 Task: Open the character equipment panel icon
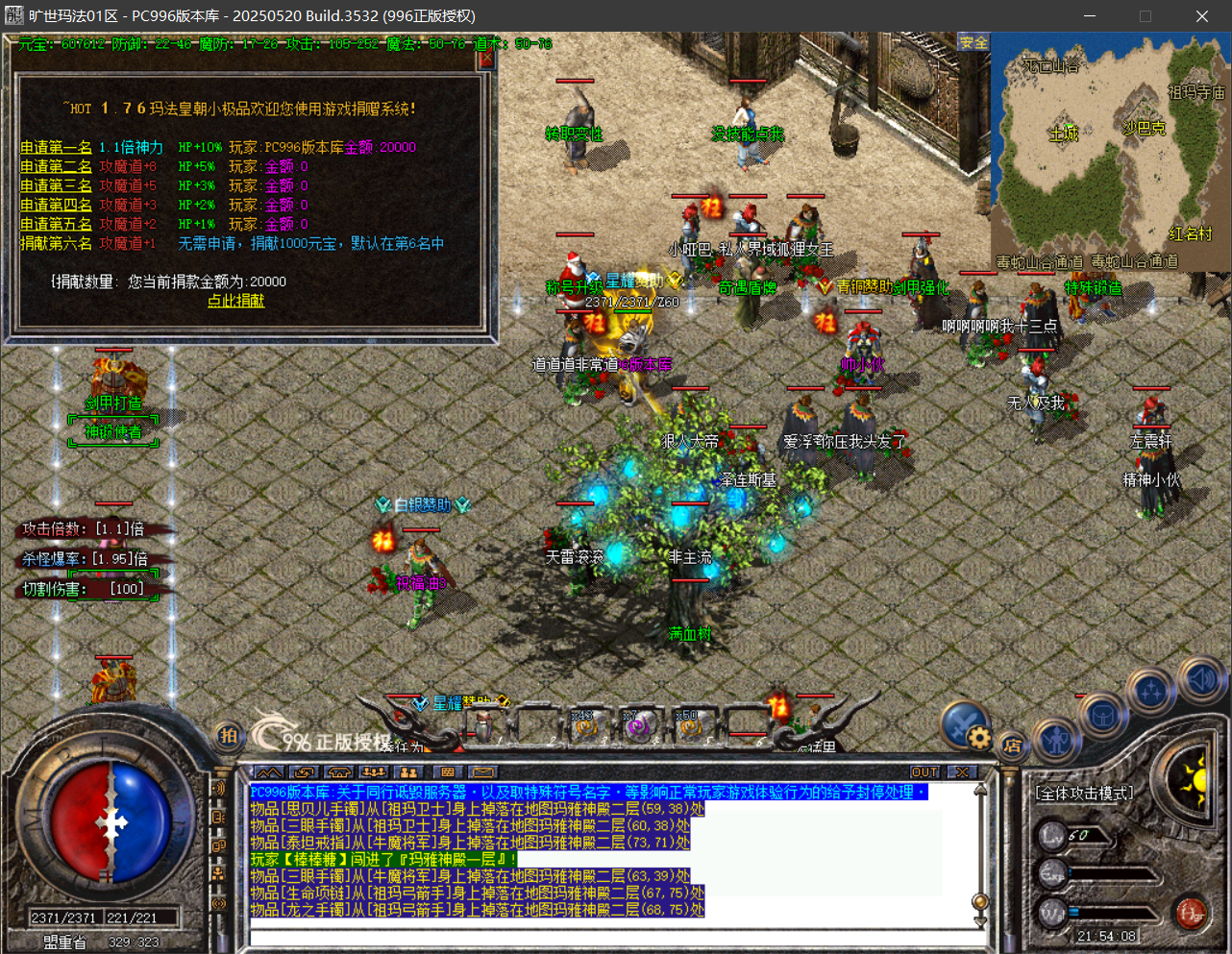(x=1056, y=738)
